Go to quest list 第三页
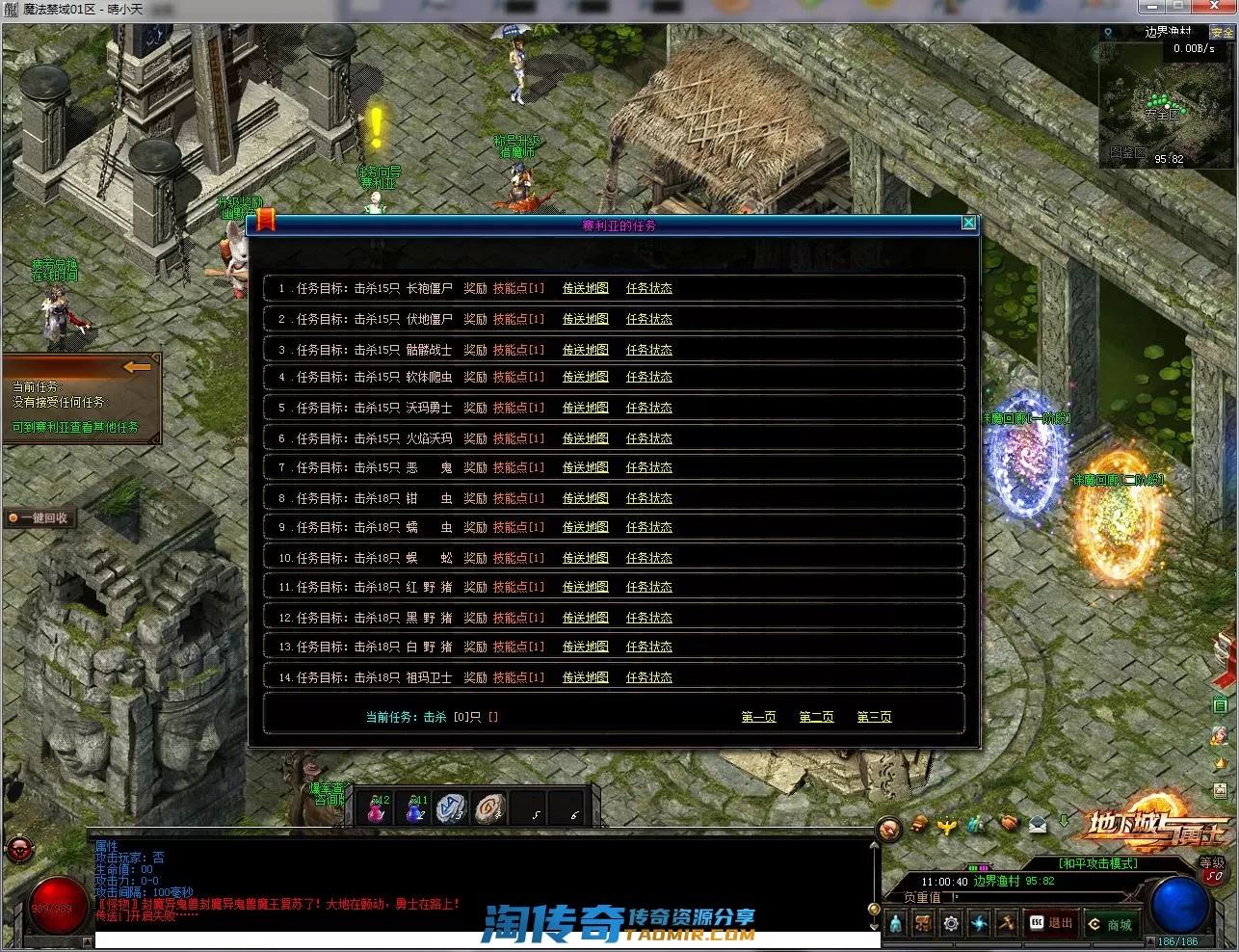 (x=874, y=717)
